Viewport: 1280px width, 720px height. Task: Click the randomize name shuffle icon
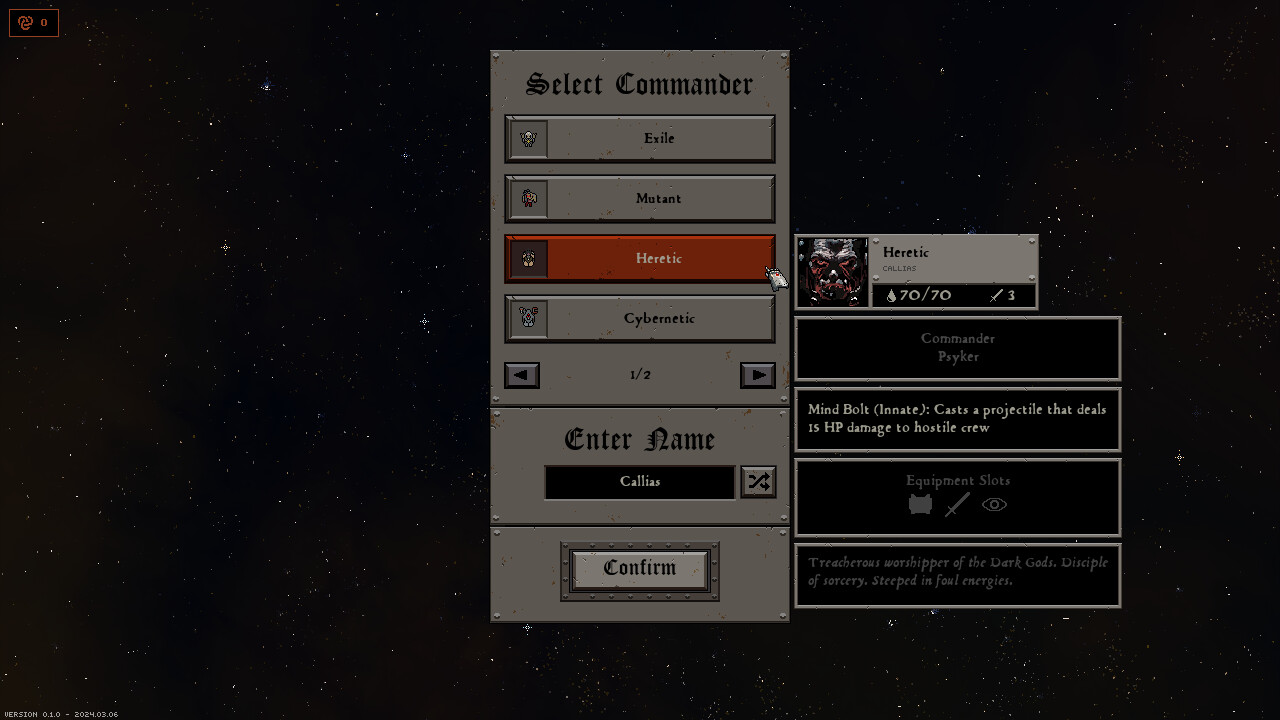[757, 481]
